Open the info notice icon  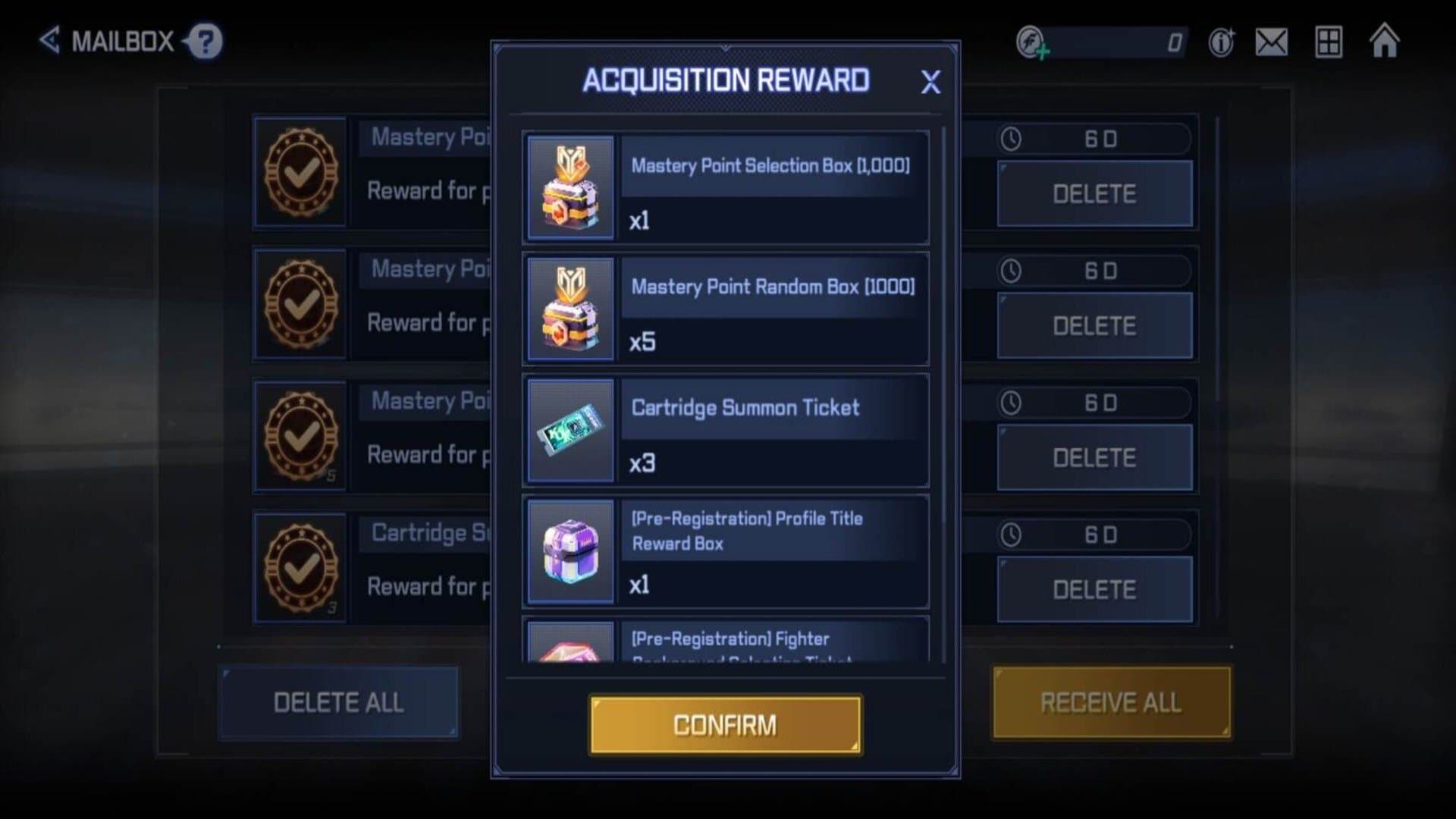[1221, 42]
